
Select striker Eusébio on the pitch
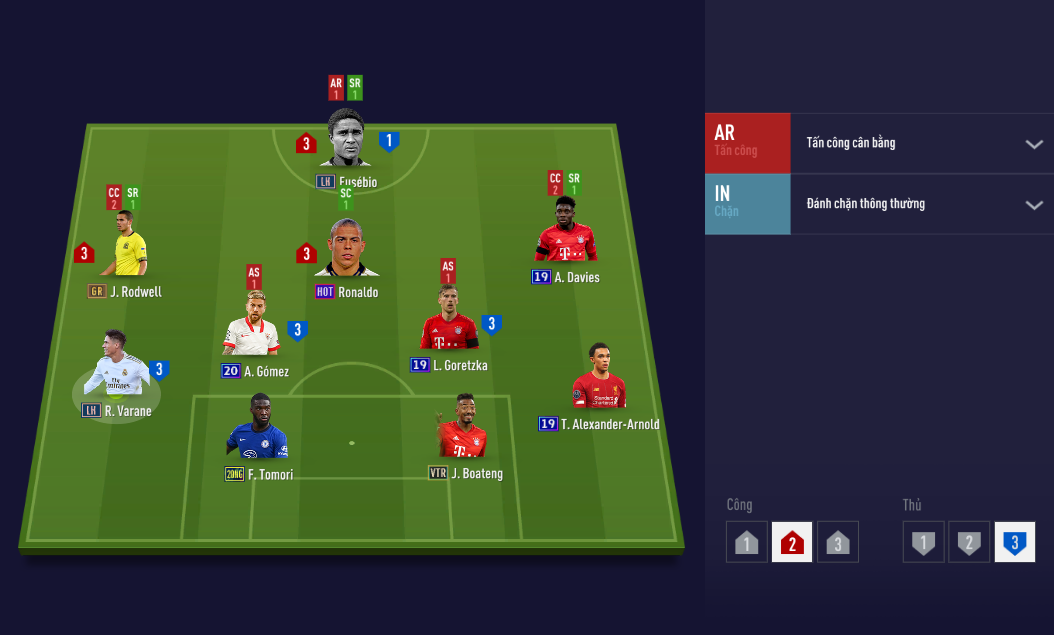point(346,140)
